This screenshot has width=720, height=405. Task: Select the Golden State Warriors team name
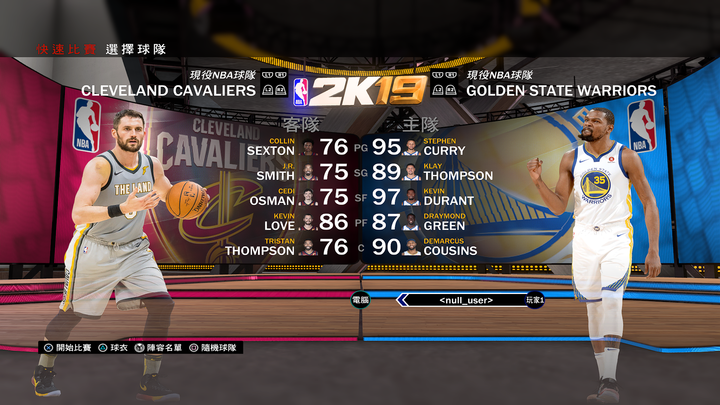click(x=561, y=91)
